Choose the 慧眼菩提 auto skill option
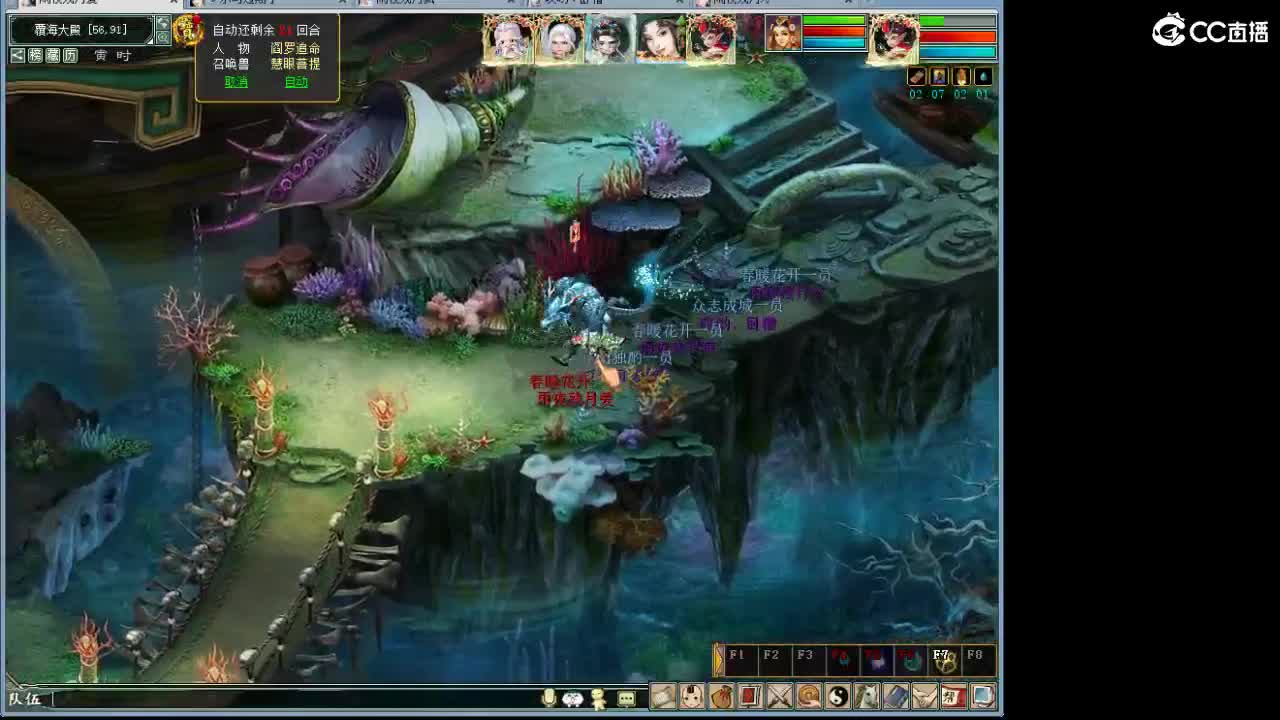 click(x=295, y=66)
